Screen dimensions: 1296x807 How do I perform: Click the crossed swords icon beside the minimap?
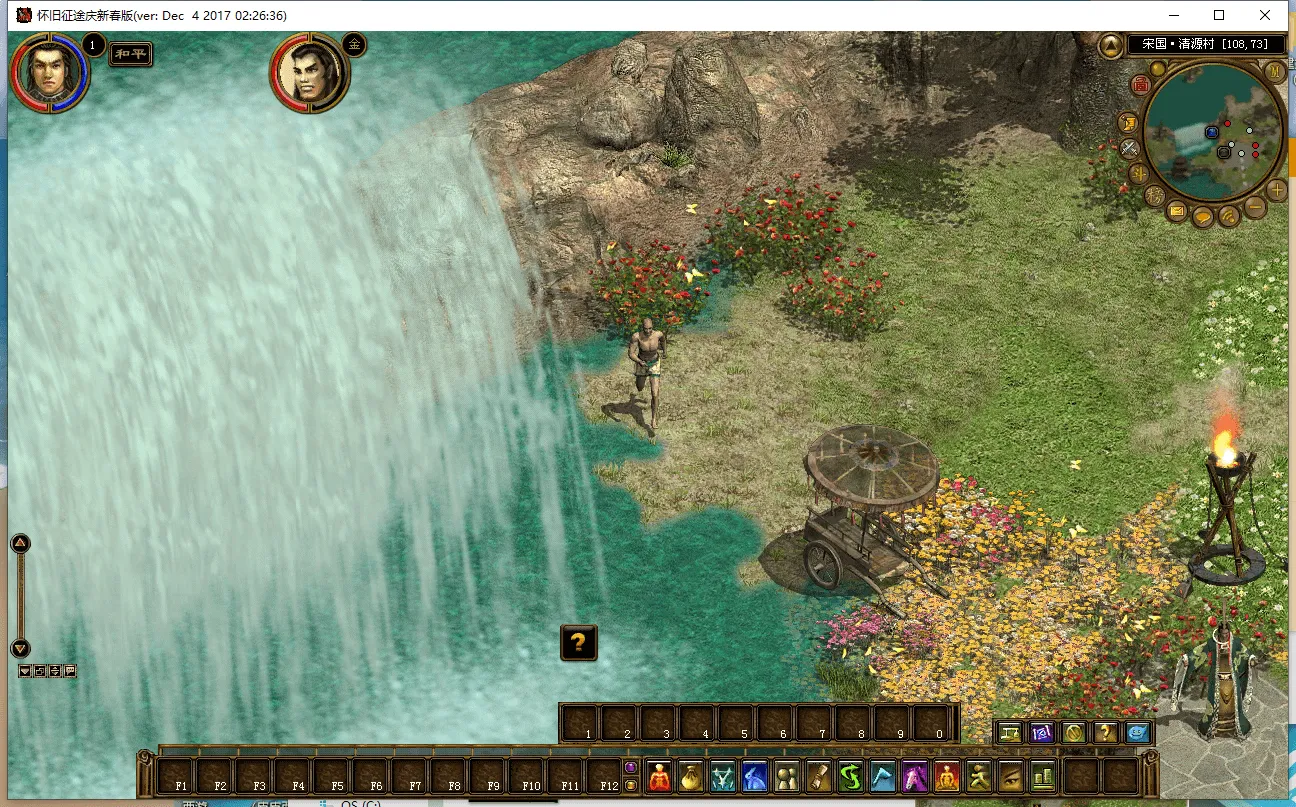click(x=1130, y=148)
